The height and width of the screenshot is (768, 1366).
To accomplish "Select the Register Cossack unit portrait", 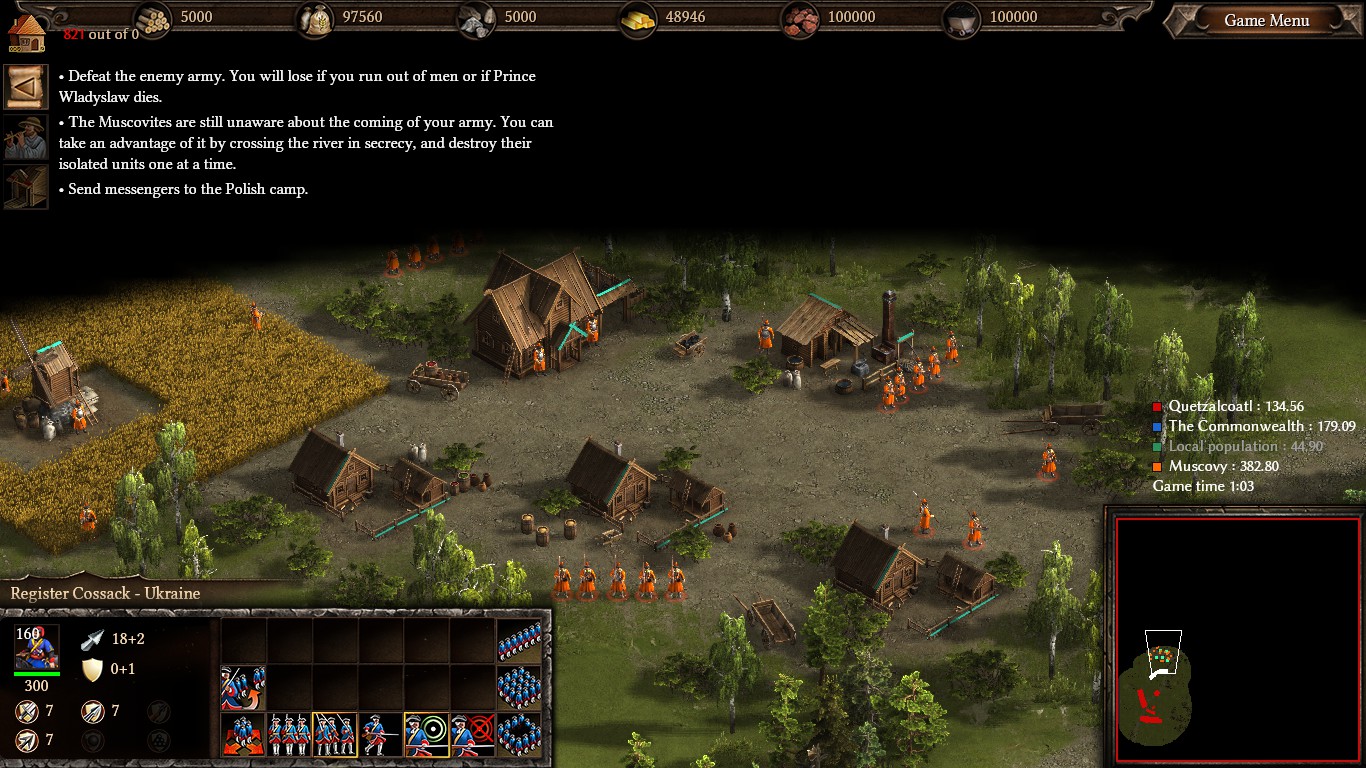I will pyautogui.click(x=36, y=647).
